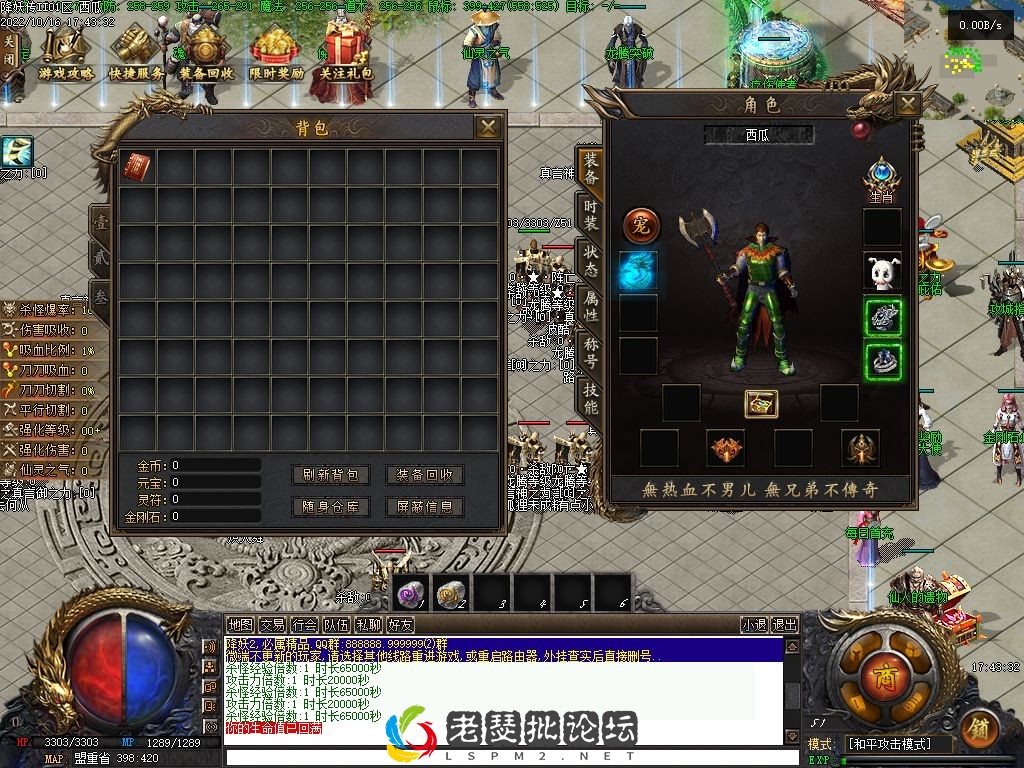
Task: Click the 屏蔽信息 block info button
Action: click(x=425, y=507)
